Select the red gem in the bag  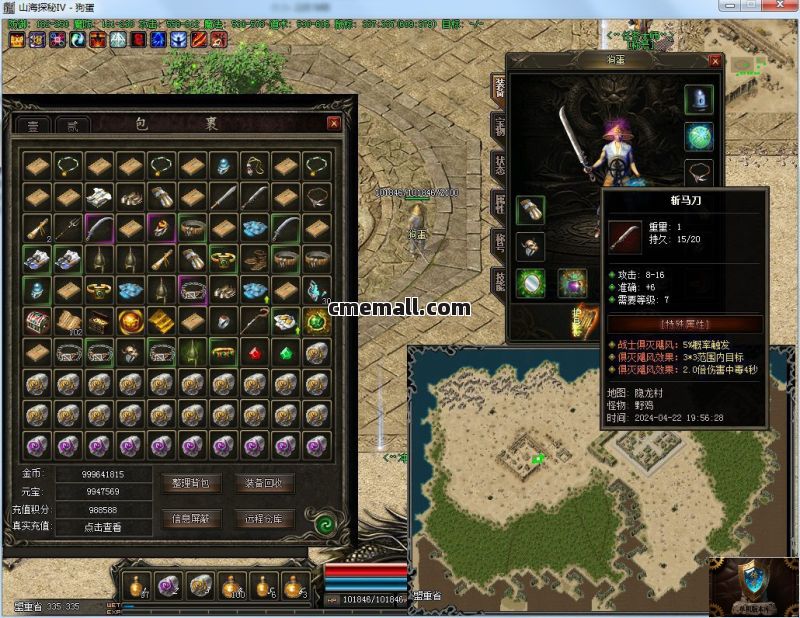pyautogui.click(x=256, y=351)
